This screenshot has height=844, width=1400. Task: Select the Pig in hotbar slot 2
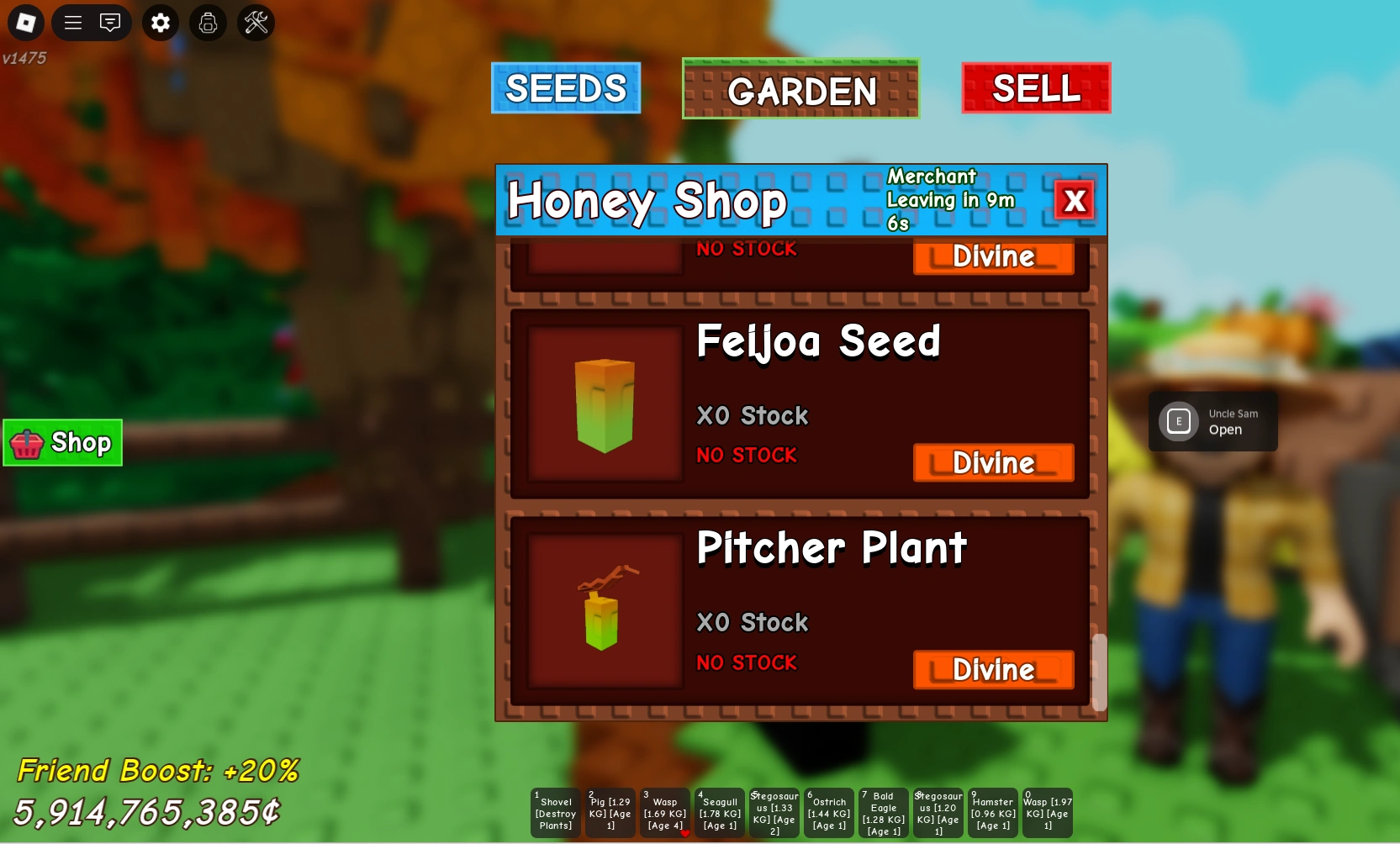click(609, 812)
